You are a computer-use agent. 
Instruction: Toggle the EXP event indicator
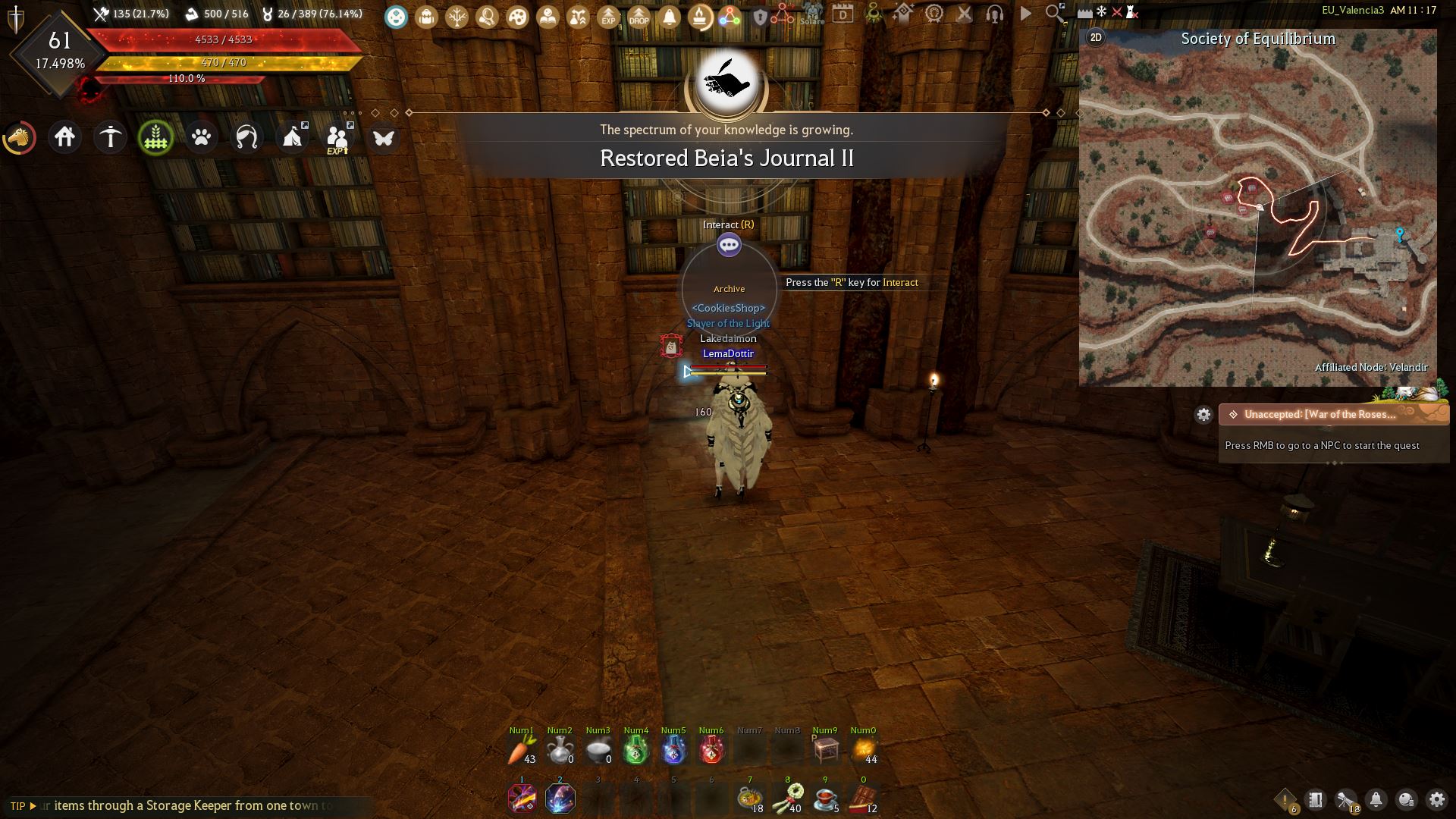(x=607, y=16)
